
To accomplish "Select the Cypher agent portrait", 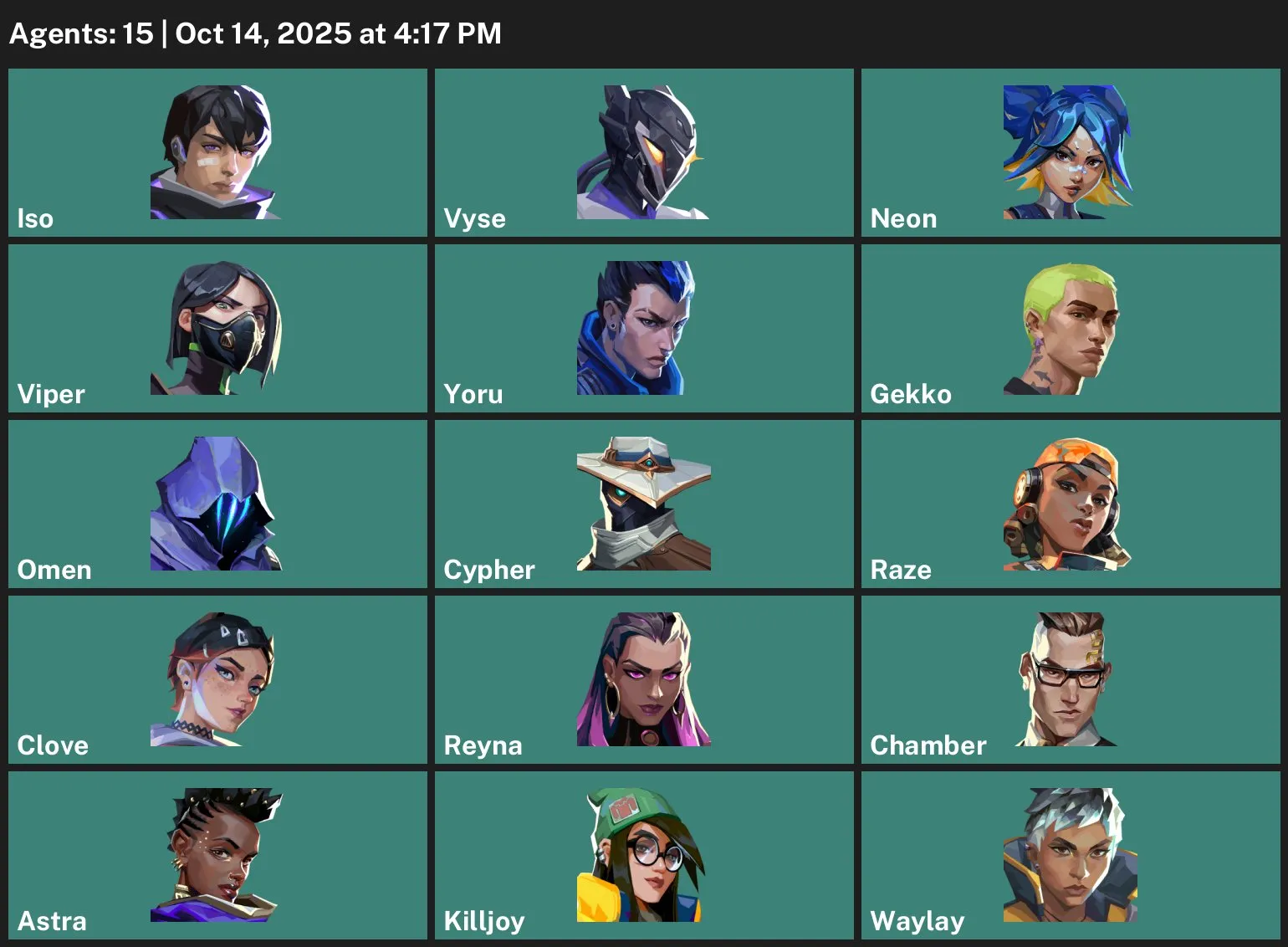I will [x=642, y=502].
